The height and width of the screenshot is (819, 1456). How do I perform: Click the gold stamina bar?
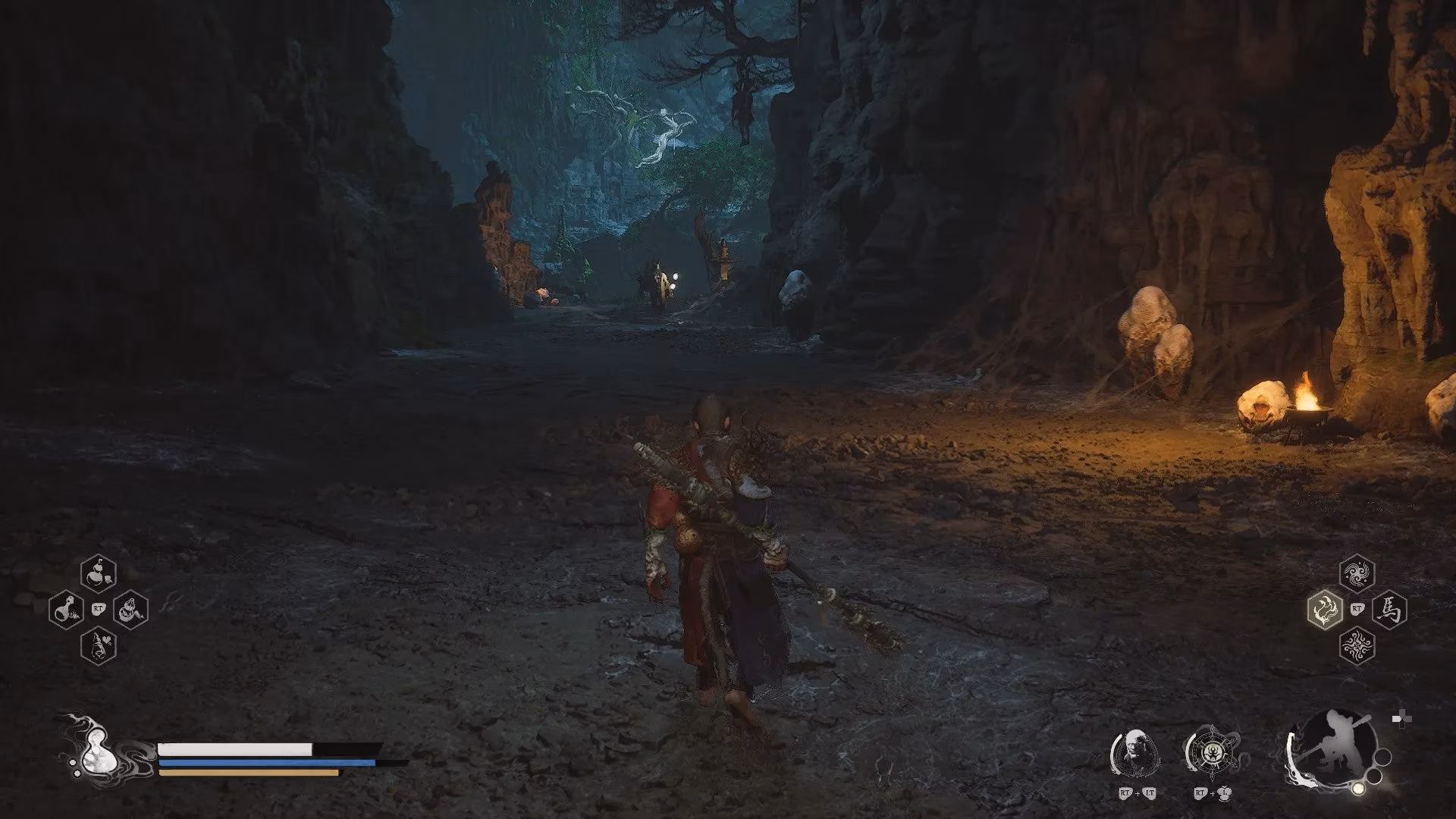[x=246, y=773]
